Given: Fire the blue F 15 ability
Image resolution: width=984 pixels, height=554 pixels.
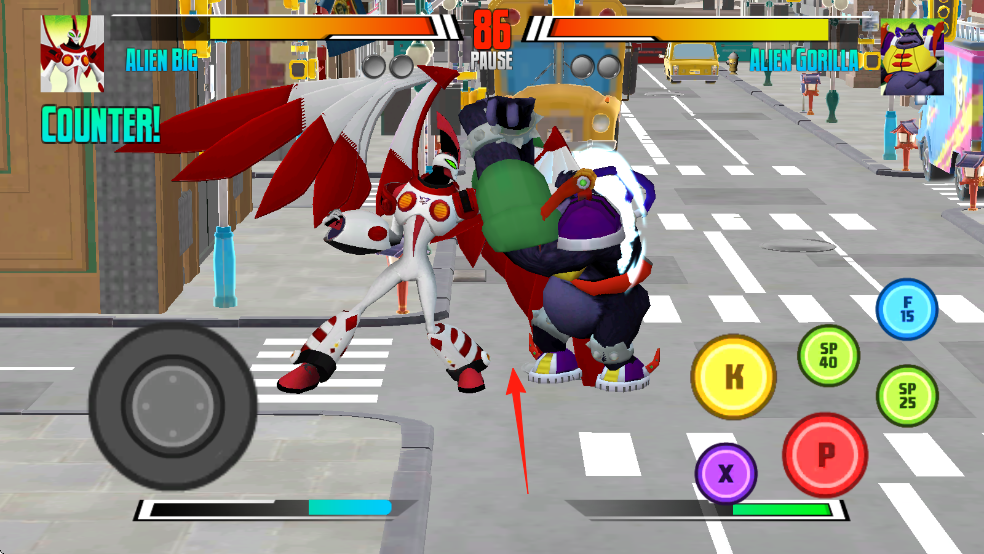Looking at the screenshot, I should [x=907, y=309].
